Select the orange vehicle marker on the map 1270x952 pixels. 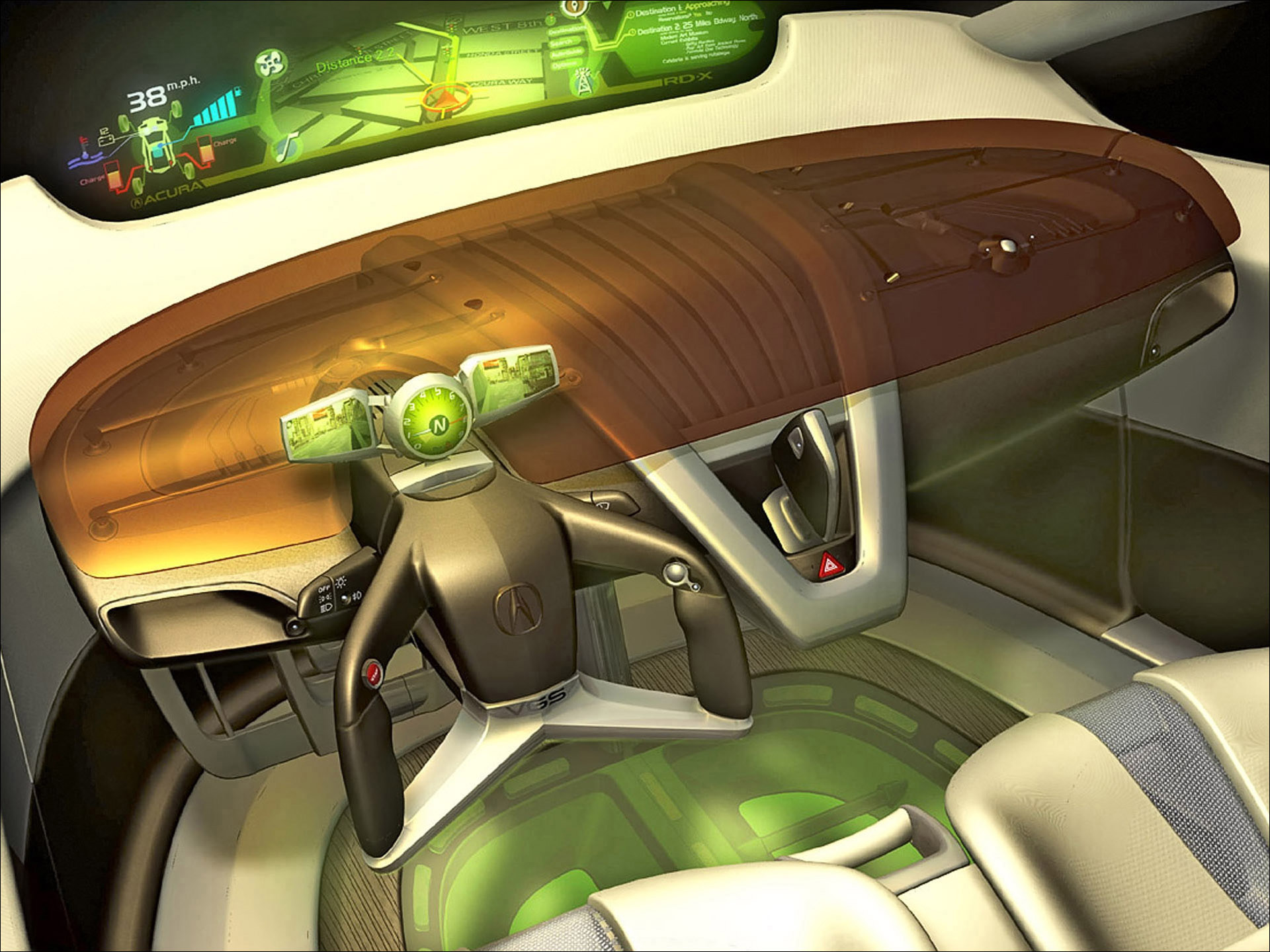(447, 99)
